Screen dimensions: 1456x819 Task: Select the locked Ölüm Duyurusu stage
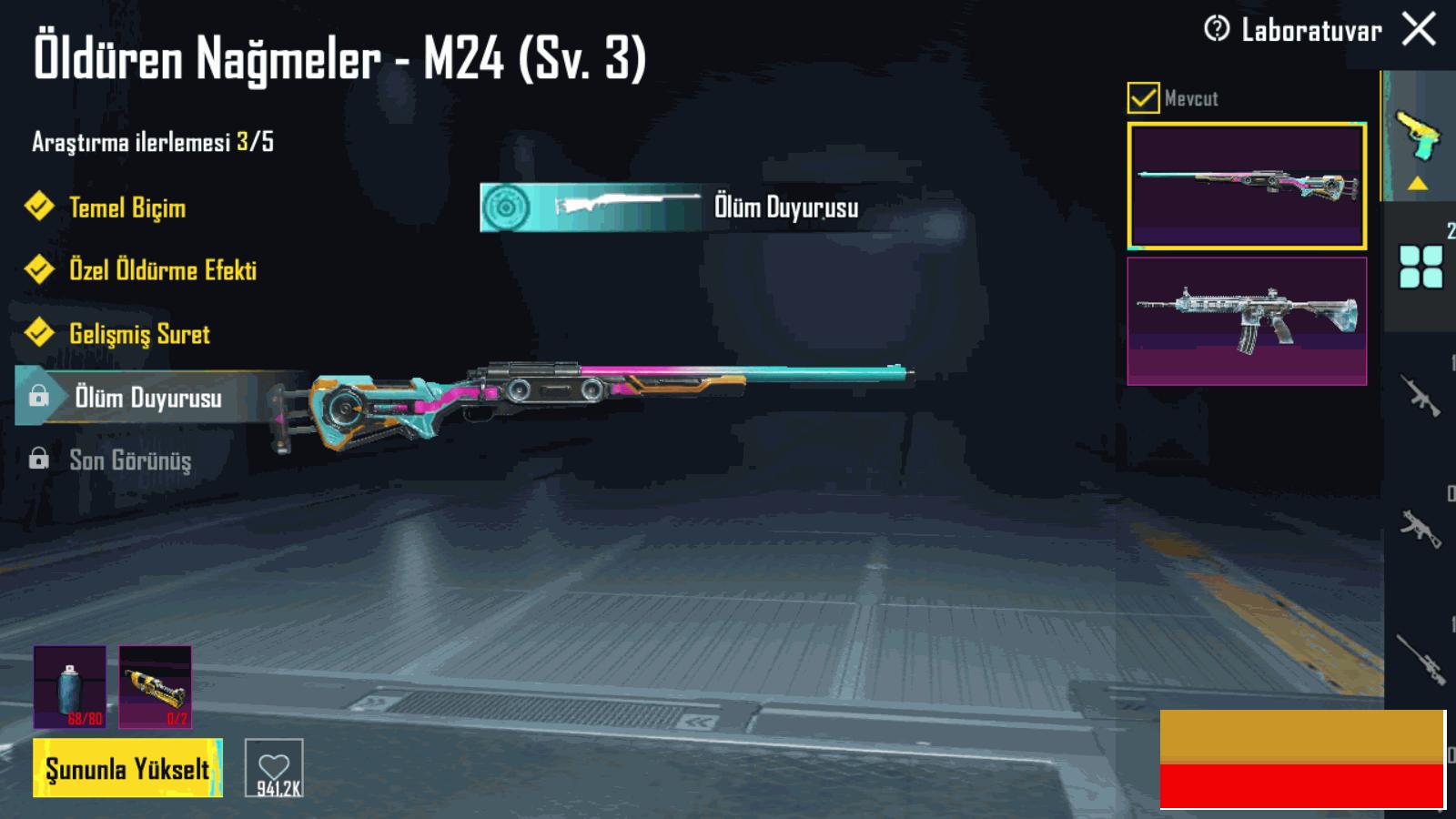pyautogui.click(x=147, y=397)
